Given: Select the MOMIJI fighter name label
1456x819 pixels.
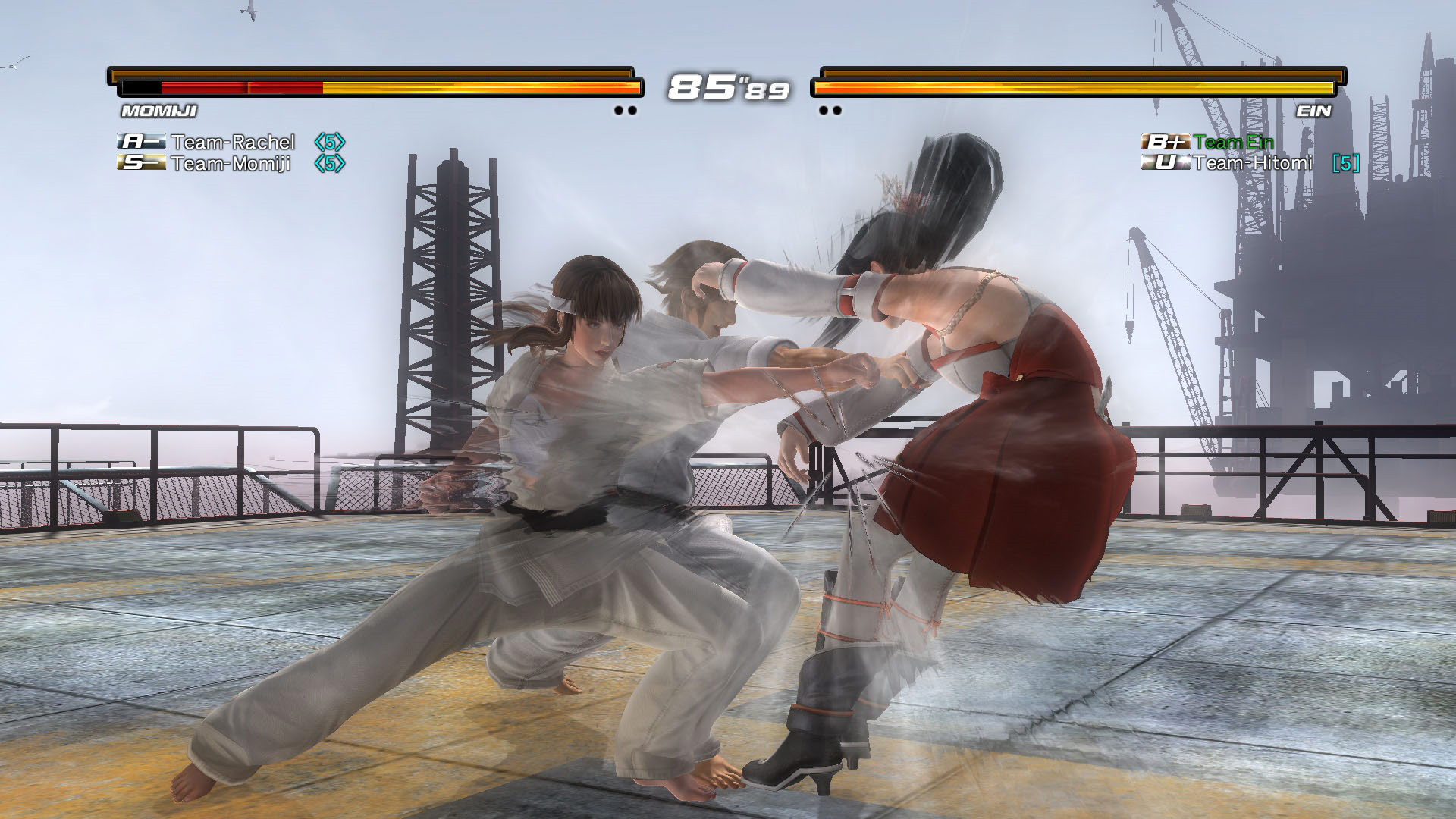Looking at the screenshot, I should (159, 112).
